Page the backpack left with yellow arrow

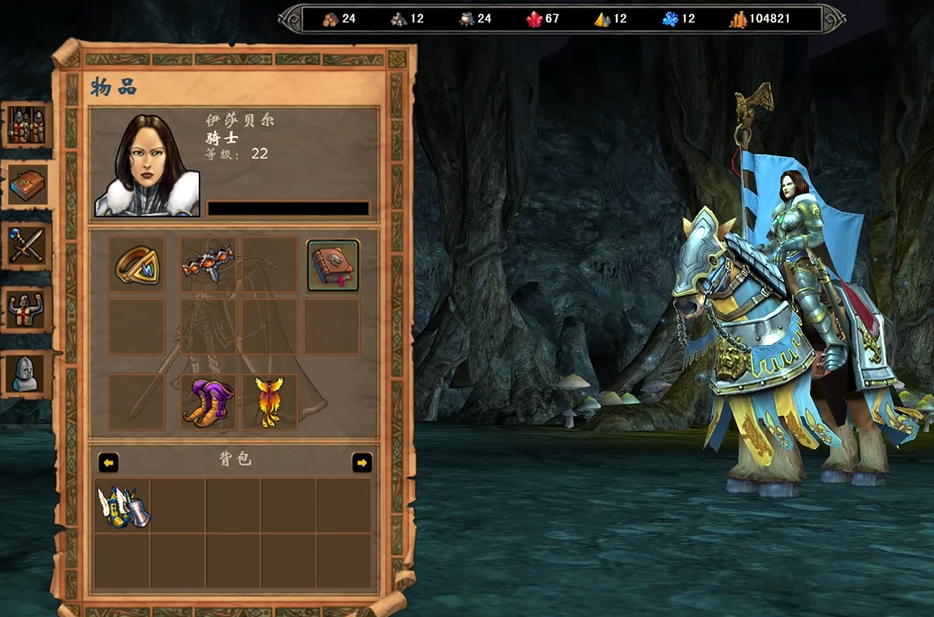point(108,462)
